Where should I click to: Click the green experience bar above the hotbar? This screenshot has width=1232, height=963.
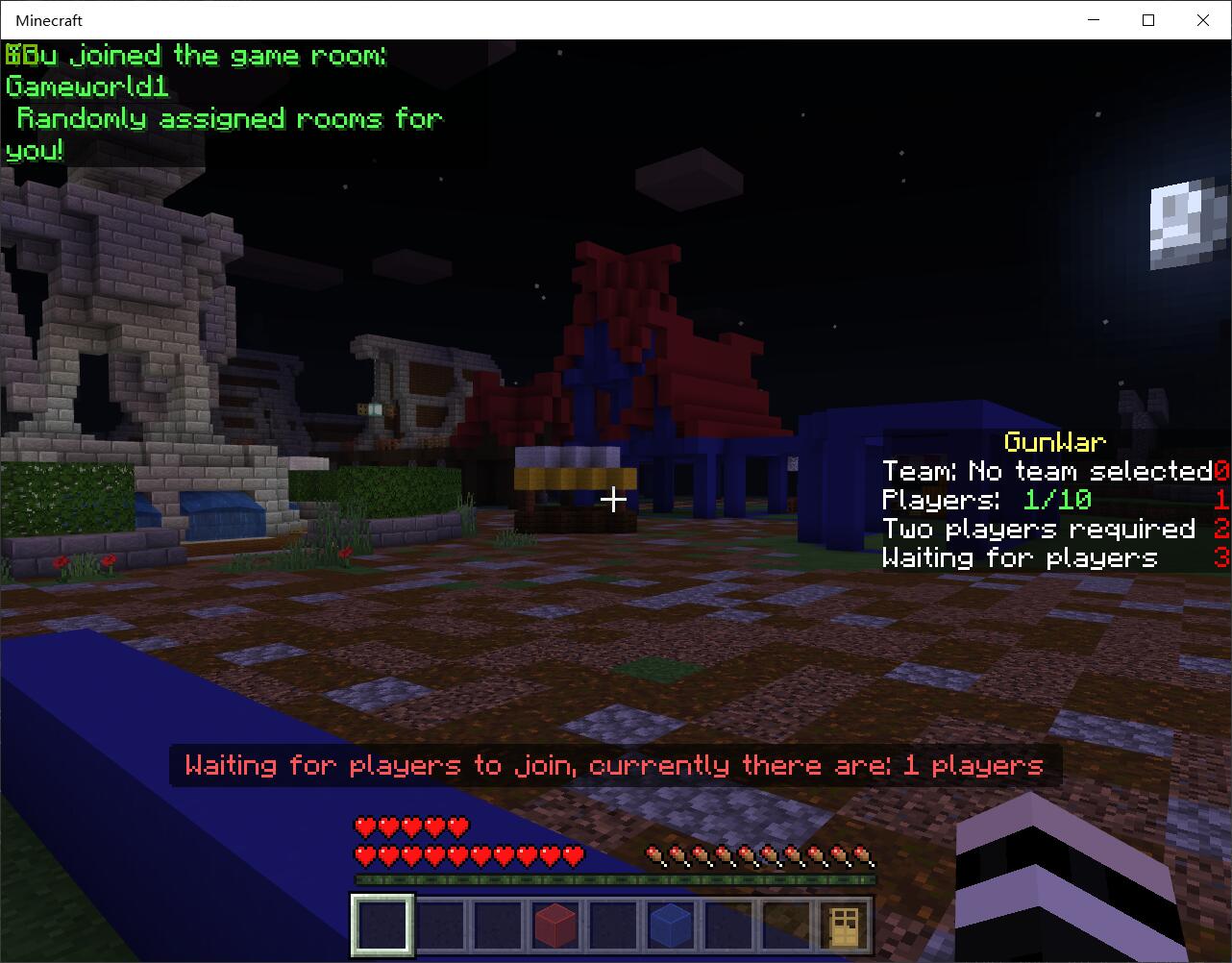(613, 877)
